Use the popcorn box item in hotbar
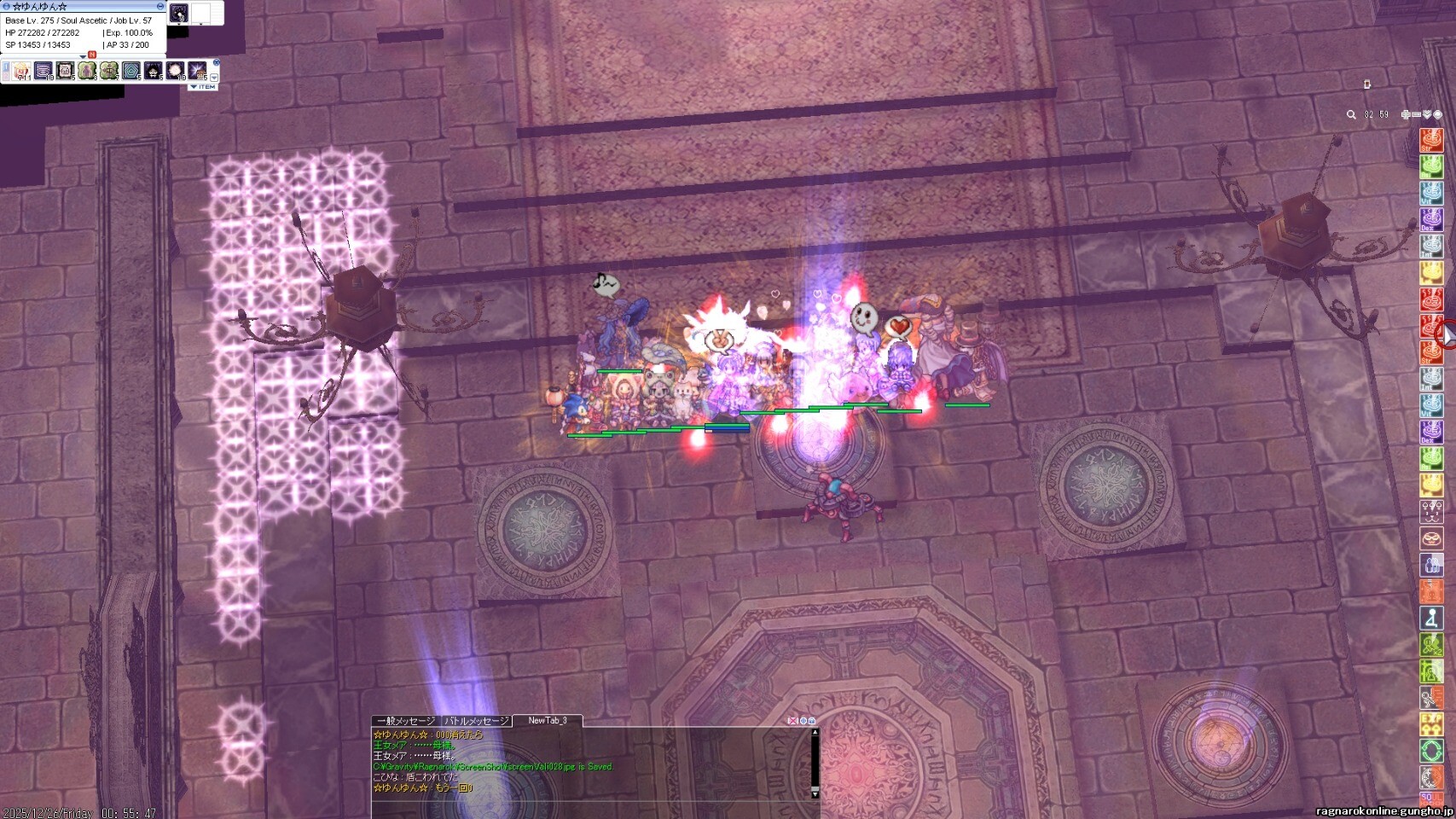The height and width of the screenshot is (819, 1456). pyautogui.click(x=22, y=71)
